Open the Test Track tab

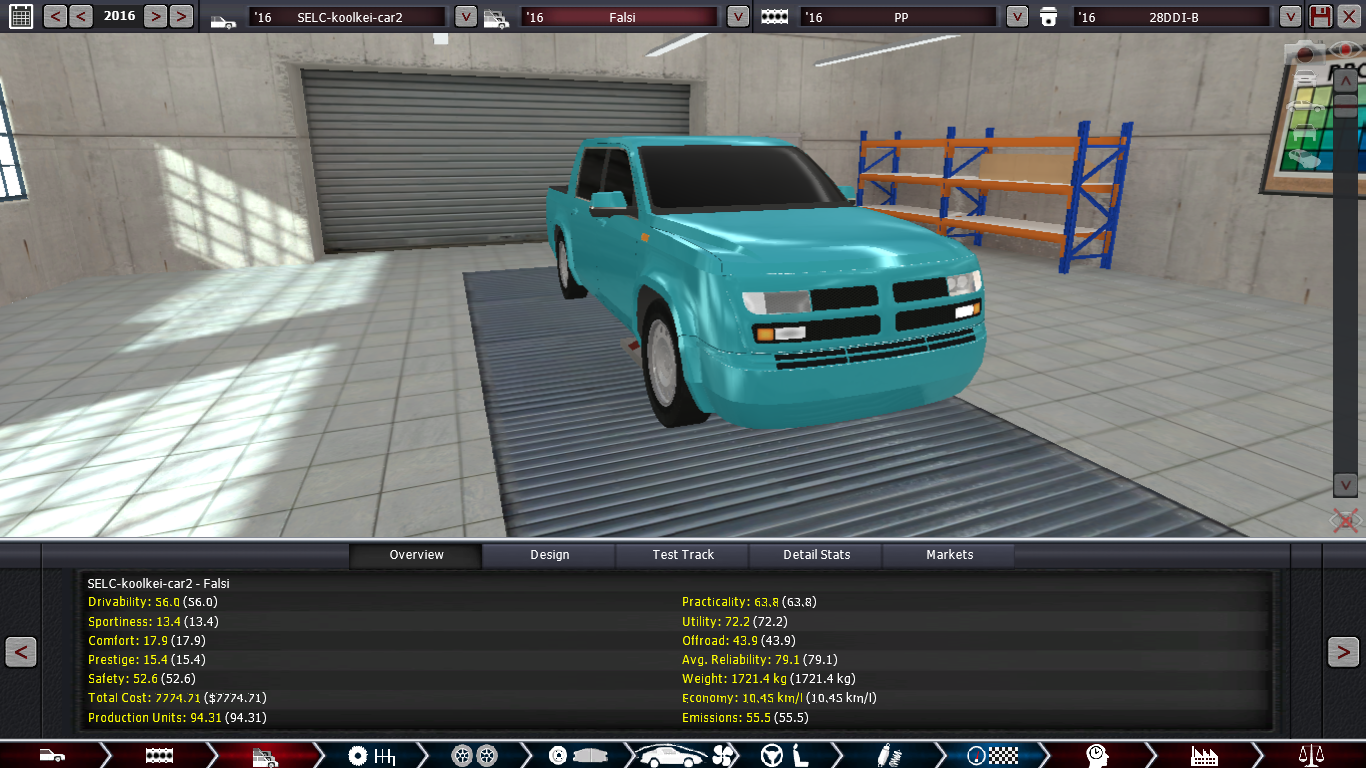coord(683,555)
